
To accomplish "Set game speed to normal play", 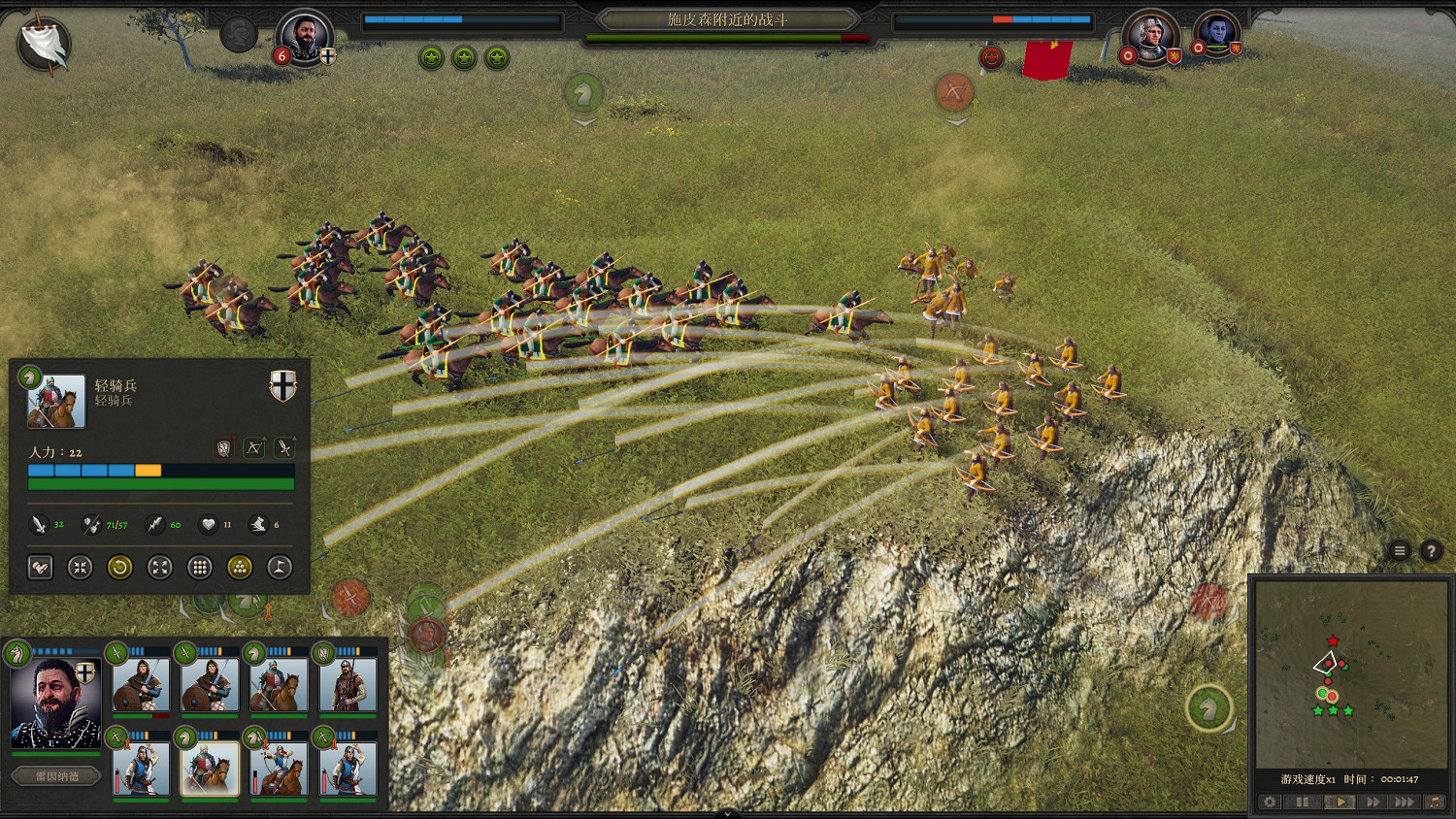I will [x=1339, y=803].
